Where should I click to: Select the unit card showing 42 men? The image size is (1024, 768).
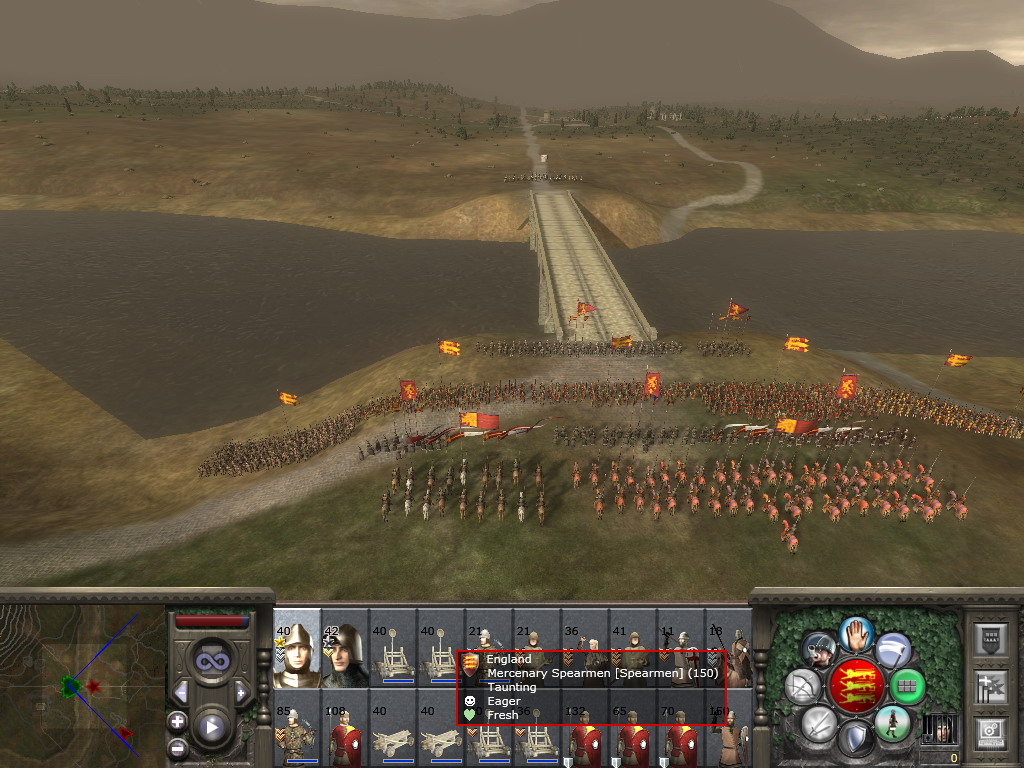[x=345, y=656]
